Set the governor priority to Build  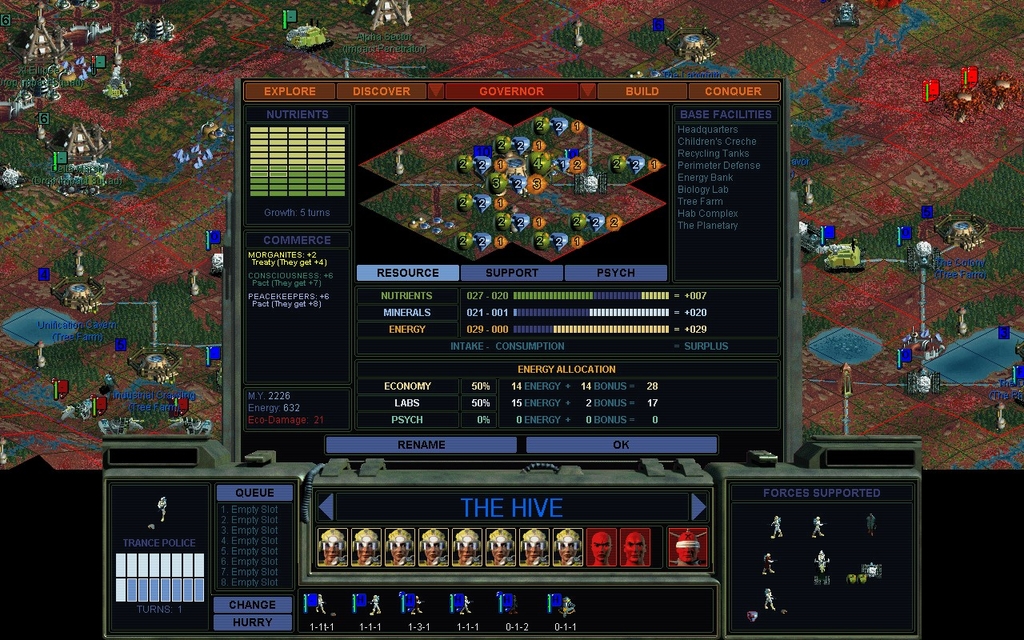pos(642,91)
